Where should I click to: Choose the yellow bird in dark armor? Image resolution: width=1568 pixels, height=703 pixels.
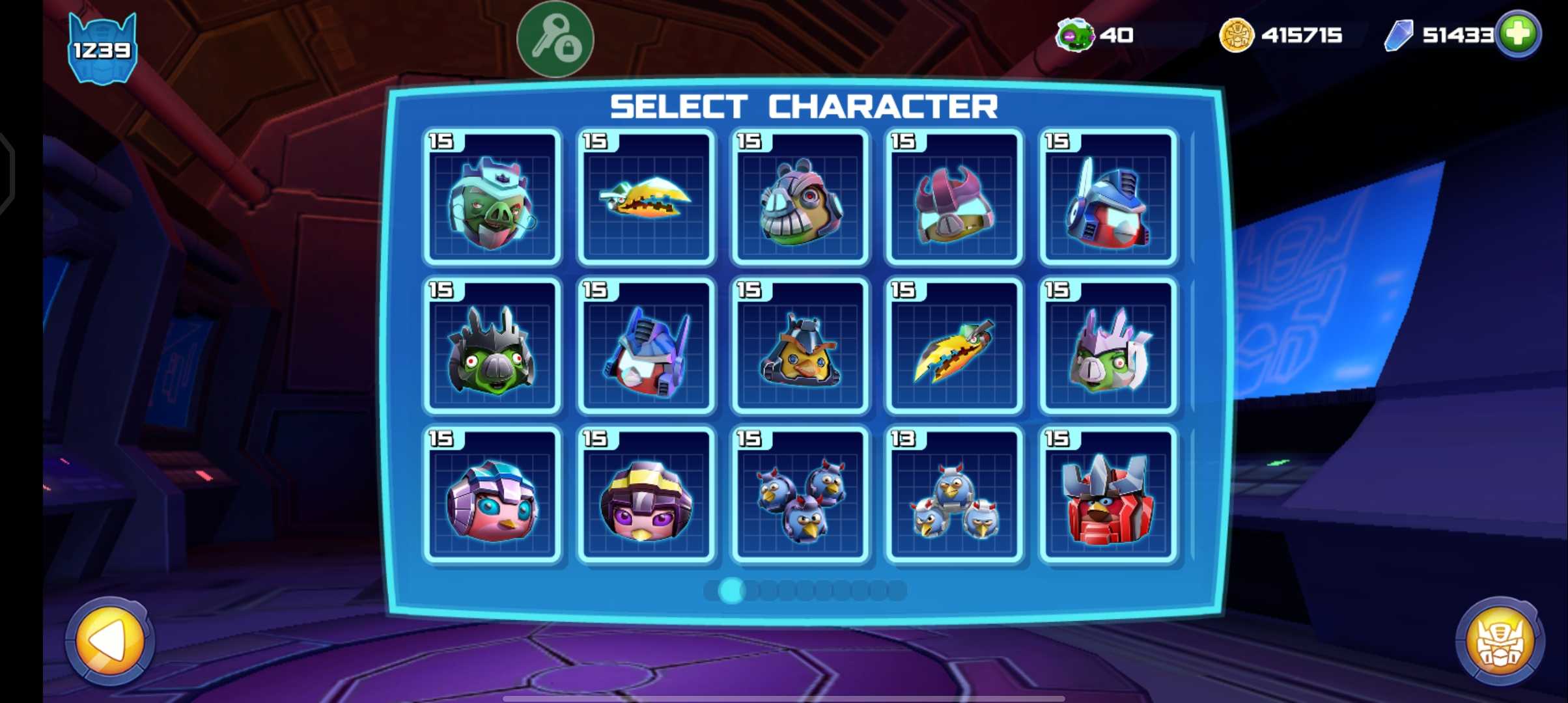(x=800, y=347)
